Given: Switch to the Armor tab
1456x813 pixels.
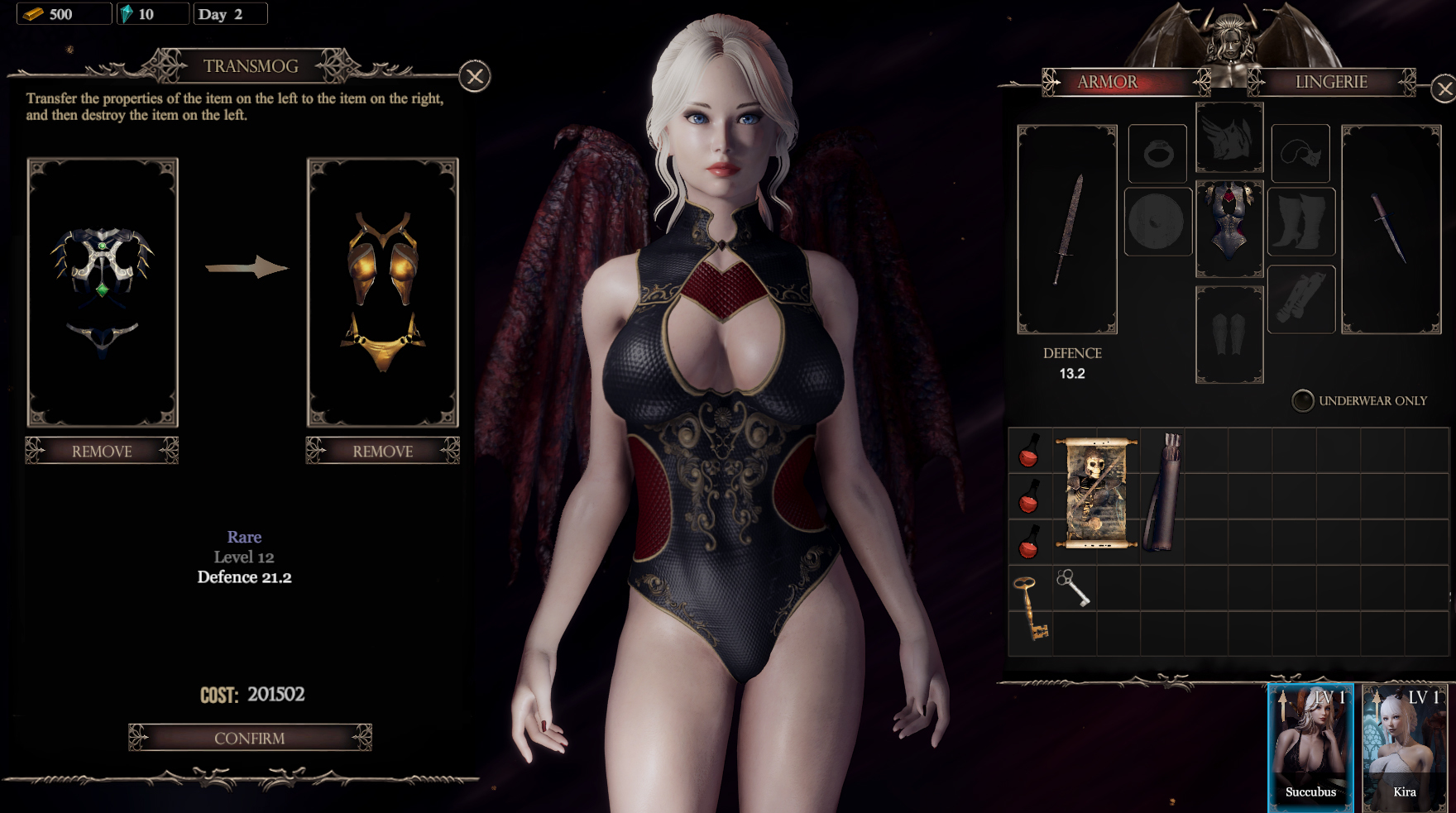Looking at the screenshot, I should pos(1109,82).
